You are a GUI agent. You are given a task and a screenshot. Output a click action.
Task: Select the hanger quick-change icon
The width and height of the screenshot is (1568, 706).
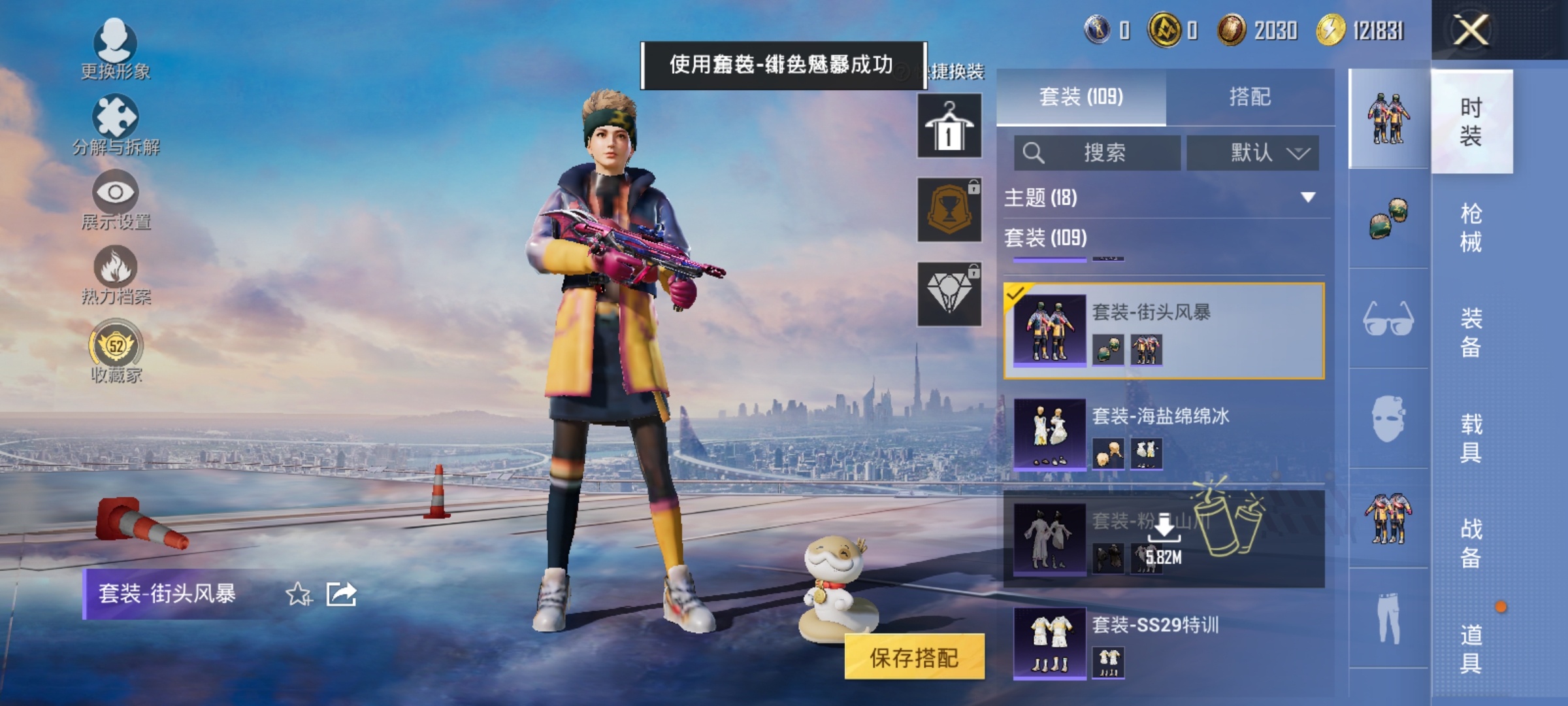point(949,124)
